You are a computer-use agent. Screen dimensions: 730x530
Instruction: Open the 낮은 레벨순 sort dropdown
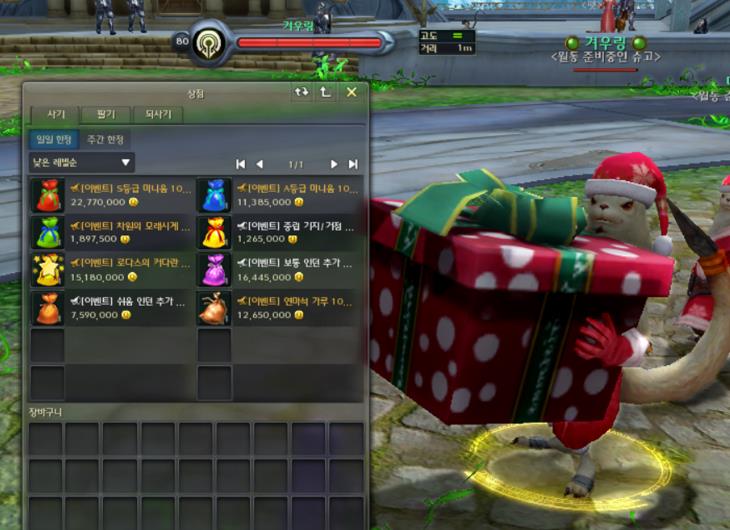point(81,162)
